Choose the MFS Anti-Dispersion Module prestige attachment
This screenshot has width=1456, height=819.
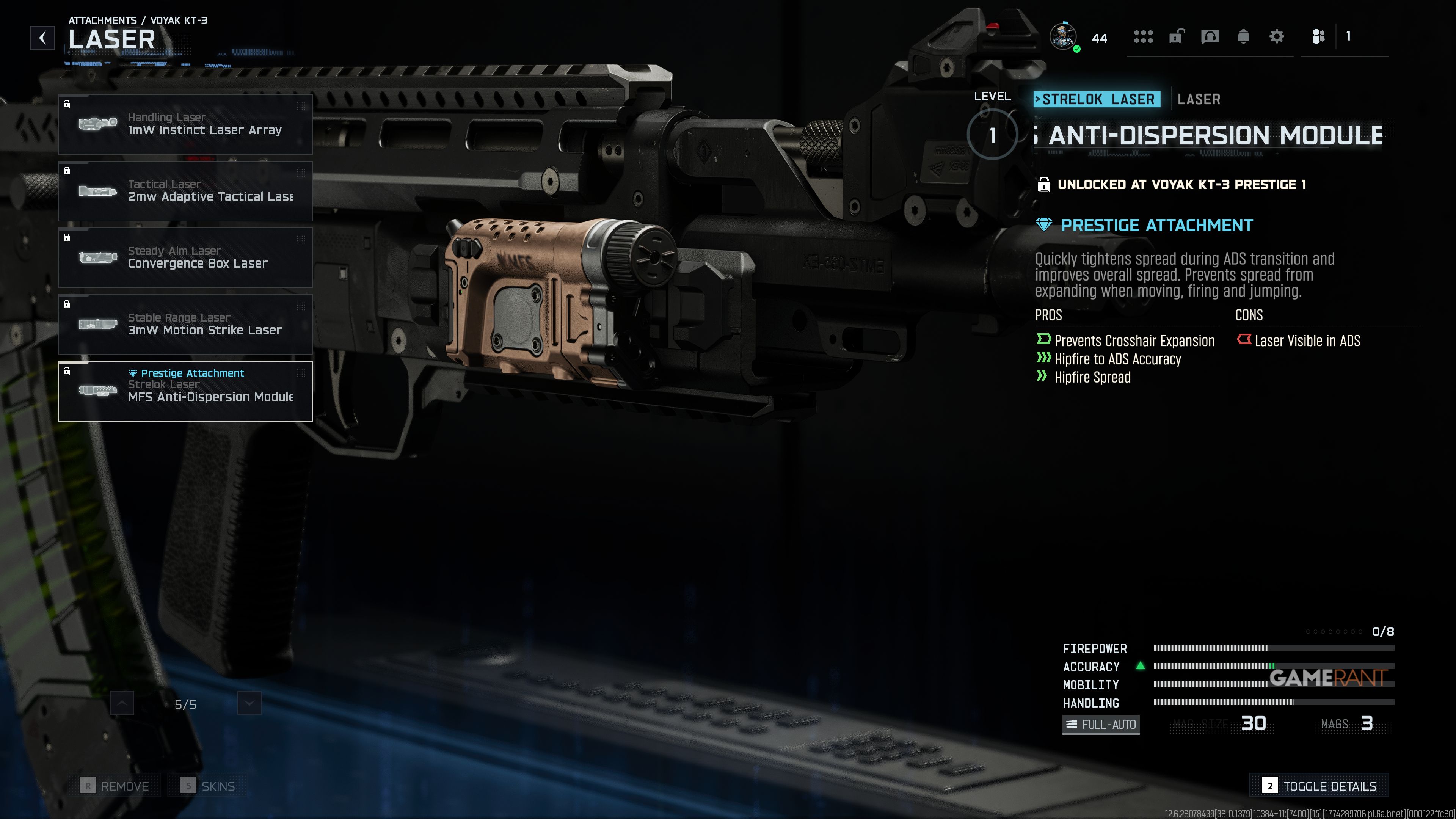coord(185,391)
